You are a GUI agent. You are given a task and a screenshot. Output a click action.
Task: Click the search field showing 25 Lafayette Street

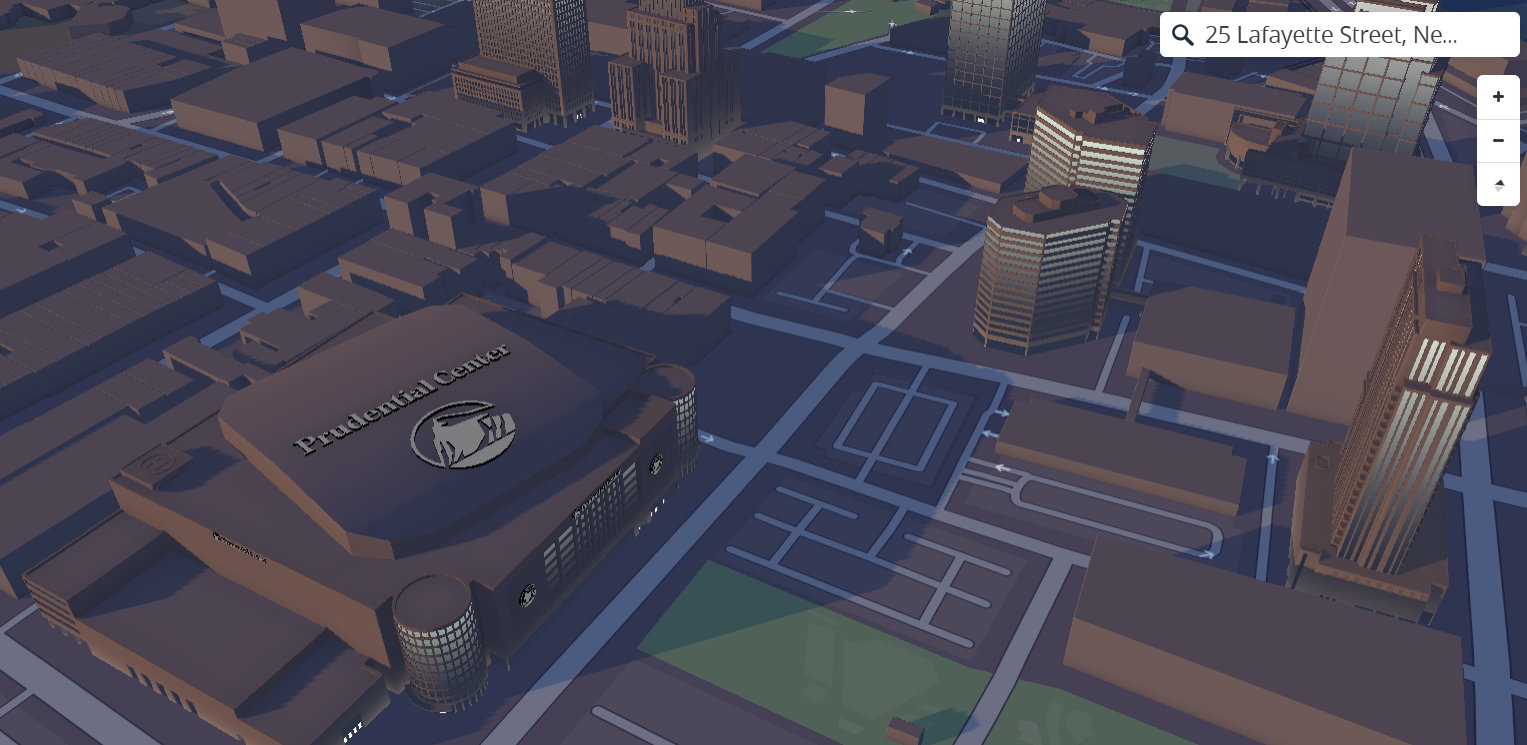(x=1330, y=34)
